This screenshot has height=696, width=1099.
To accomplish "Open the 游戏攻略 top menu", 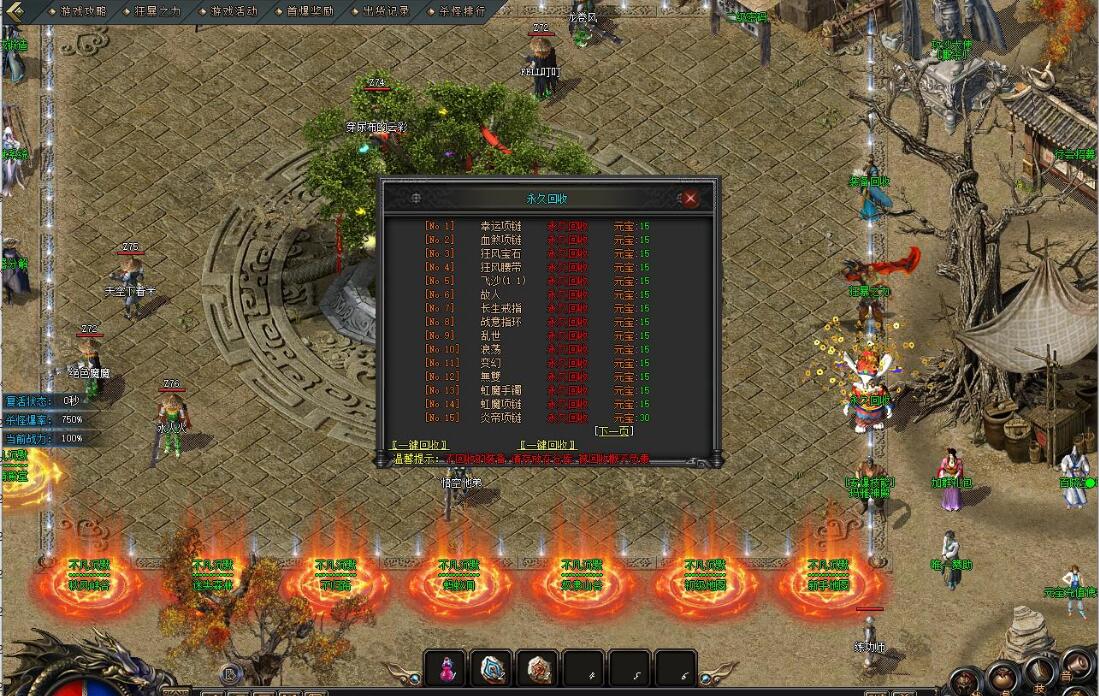I will pyautogui.click(x=81, y=11).
